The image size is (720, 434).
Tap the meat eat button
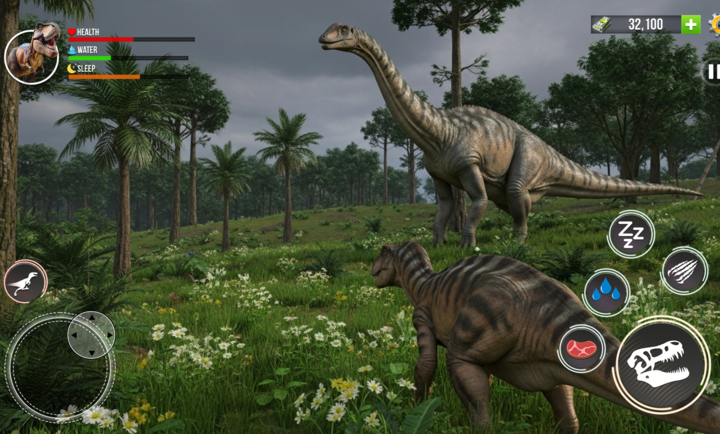(581, 349)
